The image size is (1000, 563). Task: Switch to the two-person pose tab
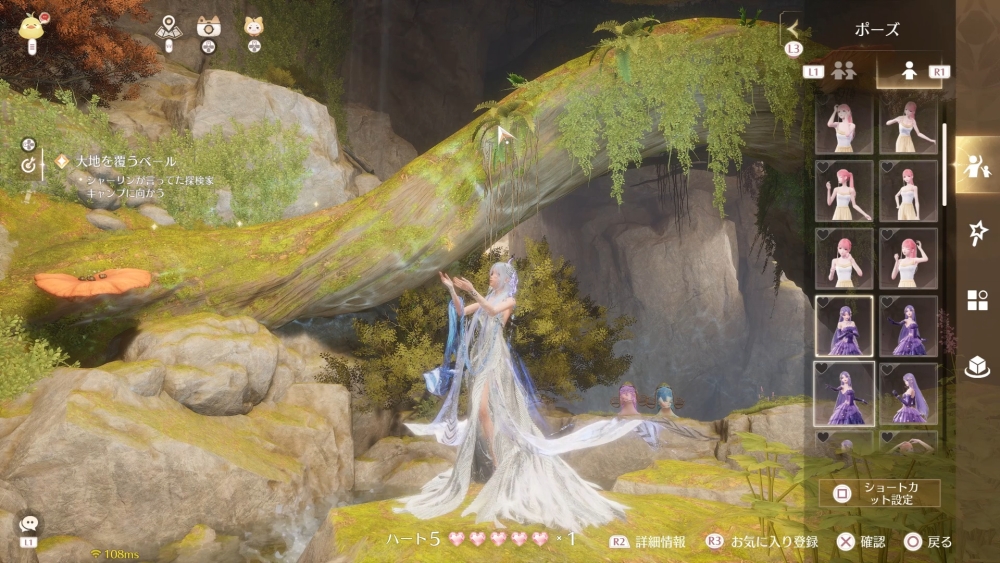[844, 72]
